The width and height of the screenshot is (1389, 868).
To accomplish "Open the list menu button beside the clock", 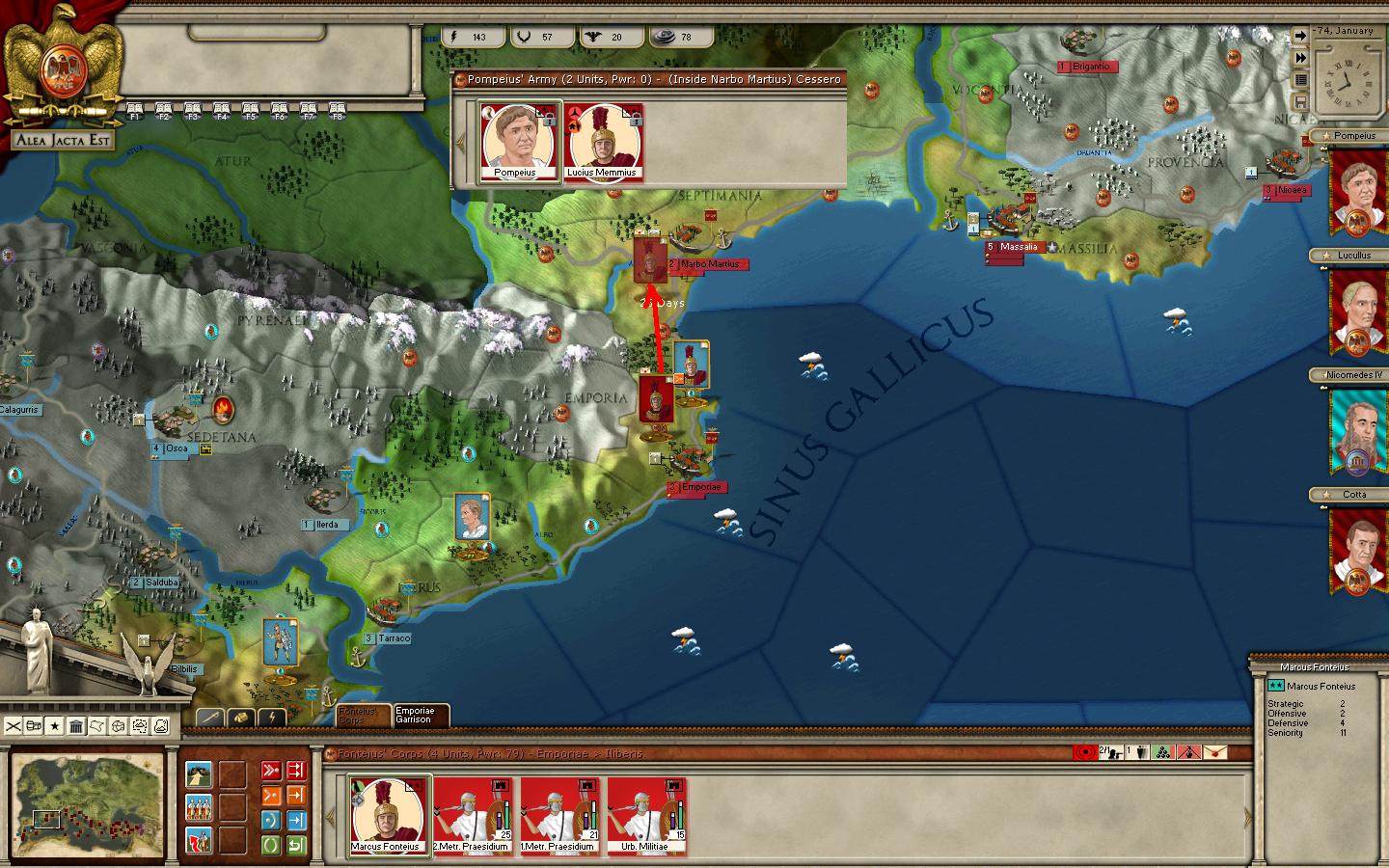I will (1300, 80).
